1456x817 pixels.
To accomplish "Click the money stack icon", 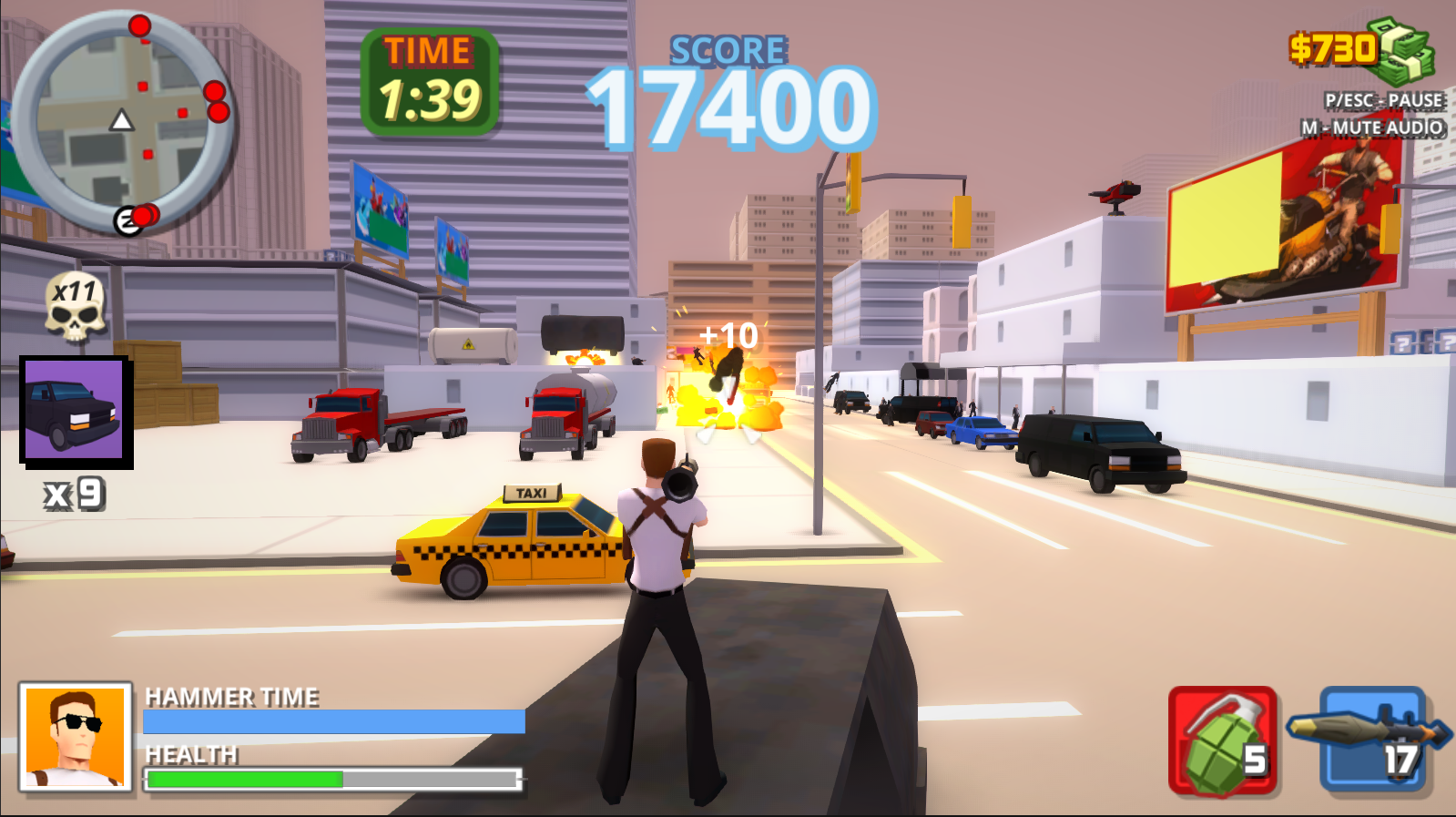I will coord(1402,50).
